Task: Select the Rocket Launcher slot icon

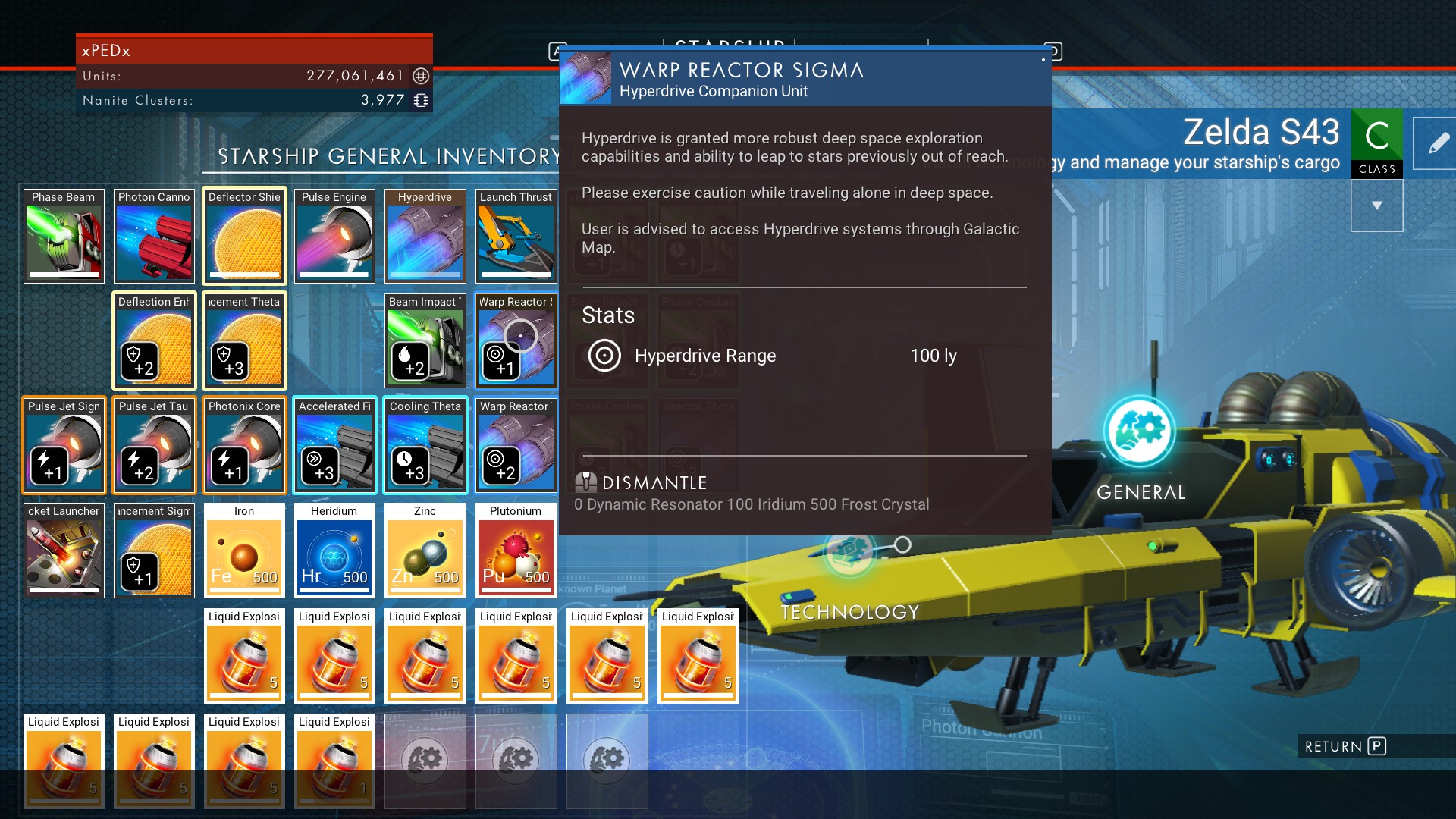Action: (x=64, y=550)
